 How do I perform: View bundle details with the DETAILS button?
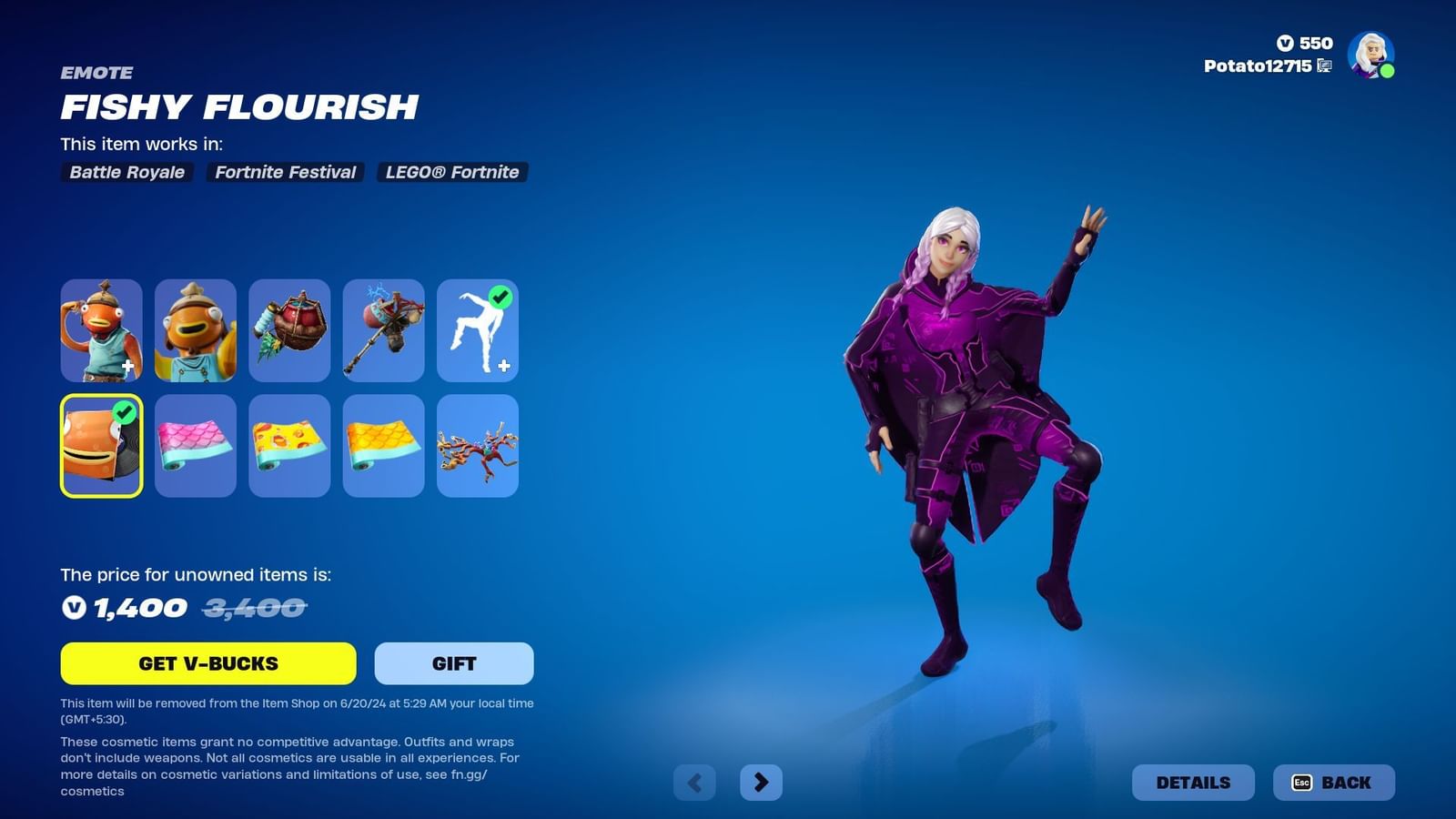[x=1194, y=782]
